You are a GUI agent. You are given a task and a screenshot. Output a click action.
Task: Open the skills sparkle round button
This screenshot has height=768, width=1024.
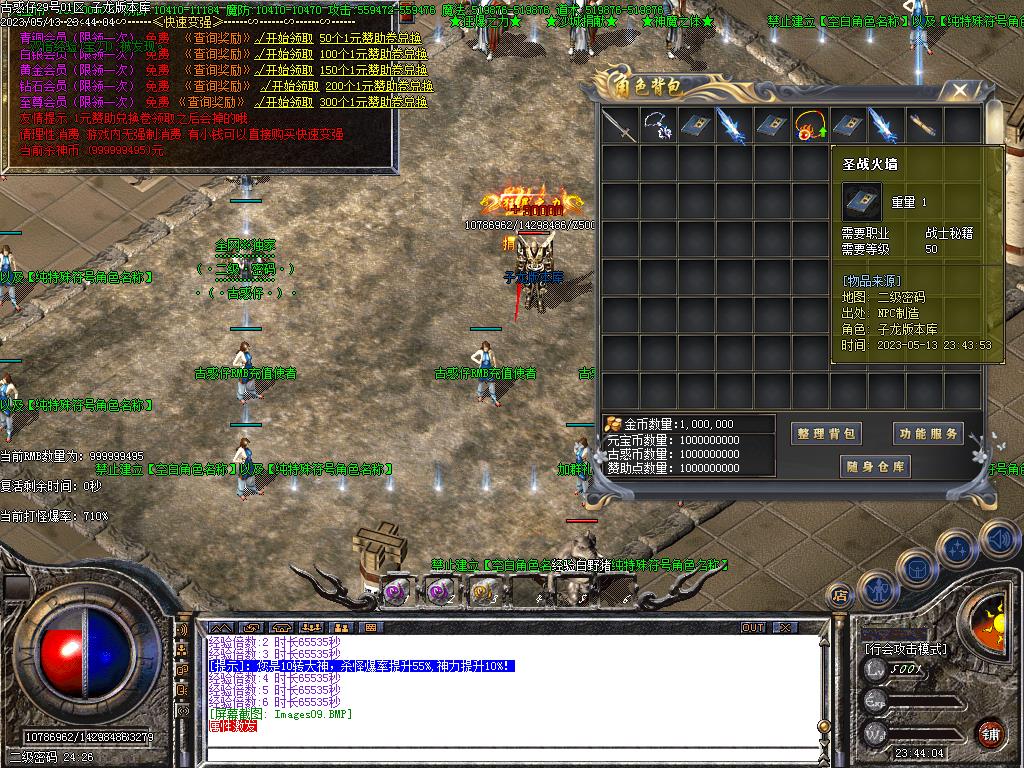tap(958, 549)
